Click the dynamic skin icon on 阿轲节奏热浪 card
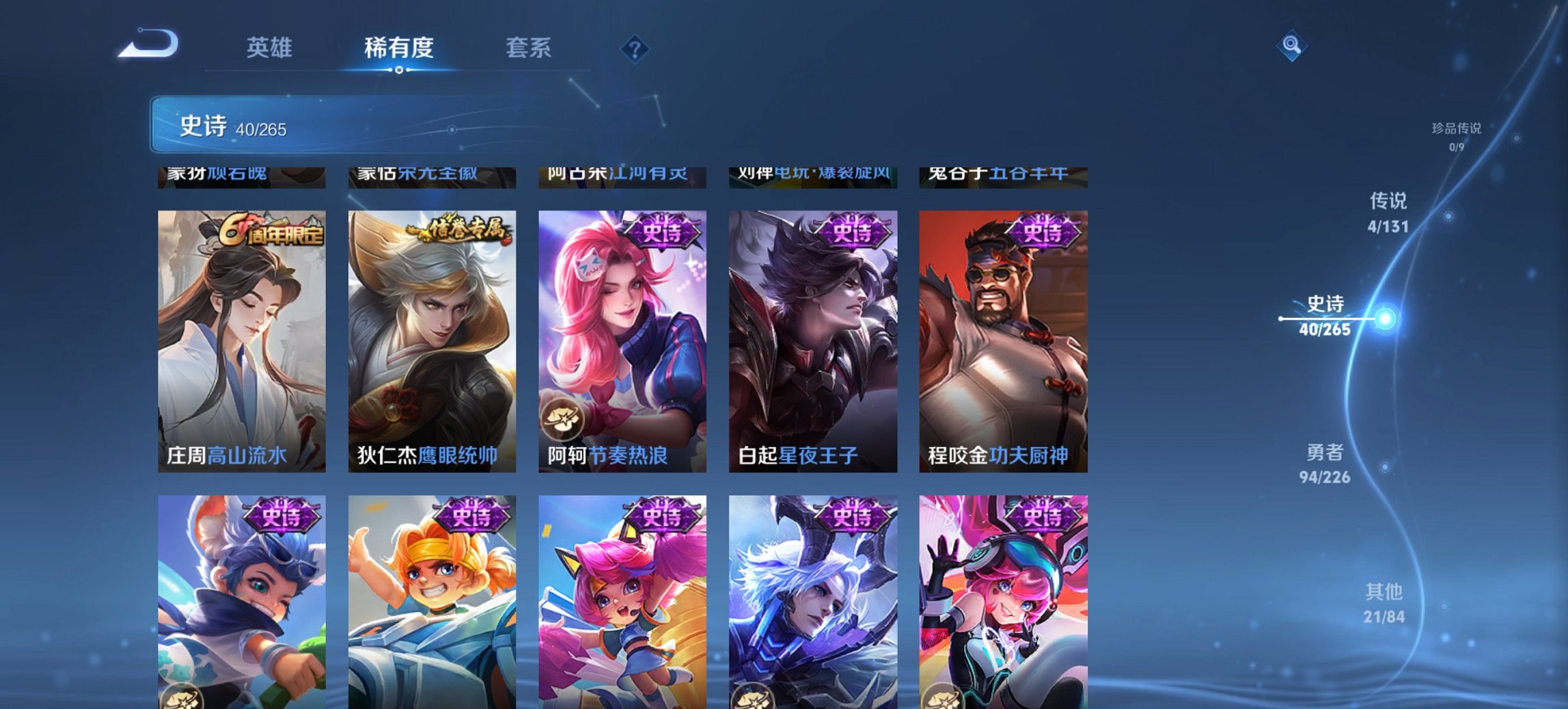The image size is (1568, 709). pyautogui.click(x=564, y=418)
